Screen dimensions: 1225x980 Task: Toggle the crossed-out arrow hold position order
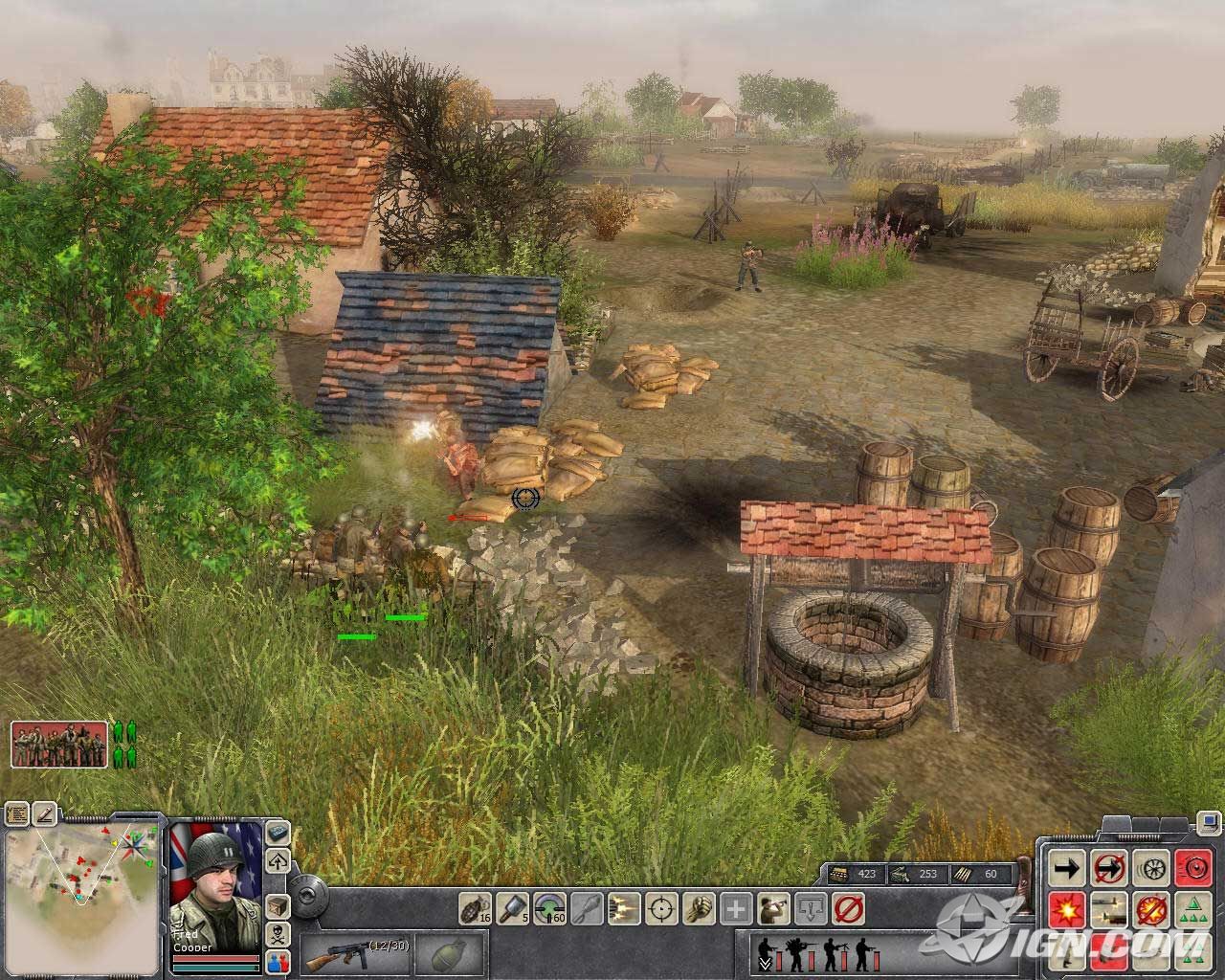(1109, 868)
